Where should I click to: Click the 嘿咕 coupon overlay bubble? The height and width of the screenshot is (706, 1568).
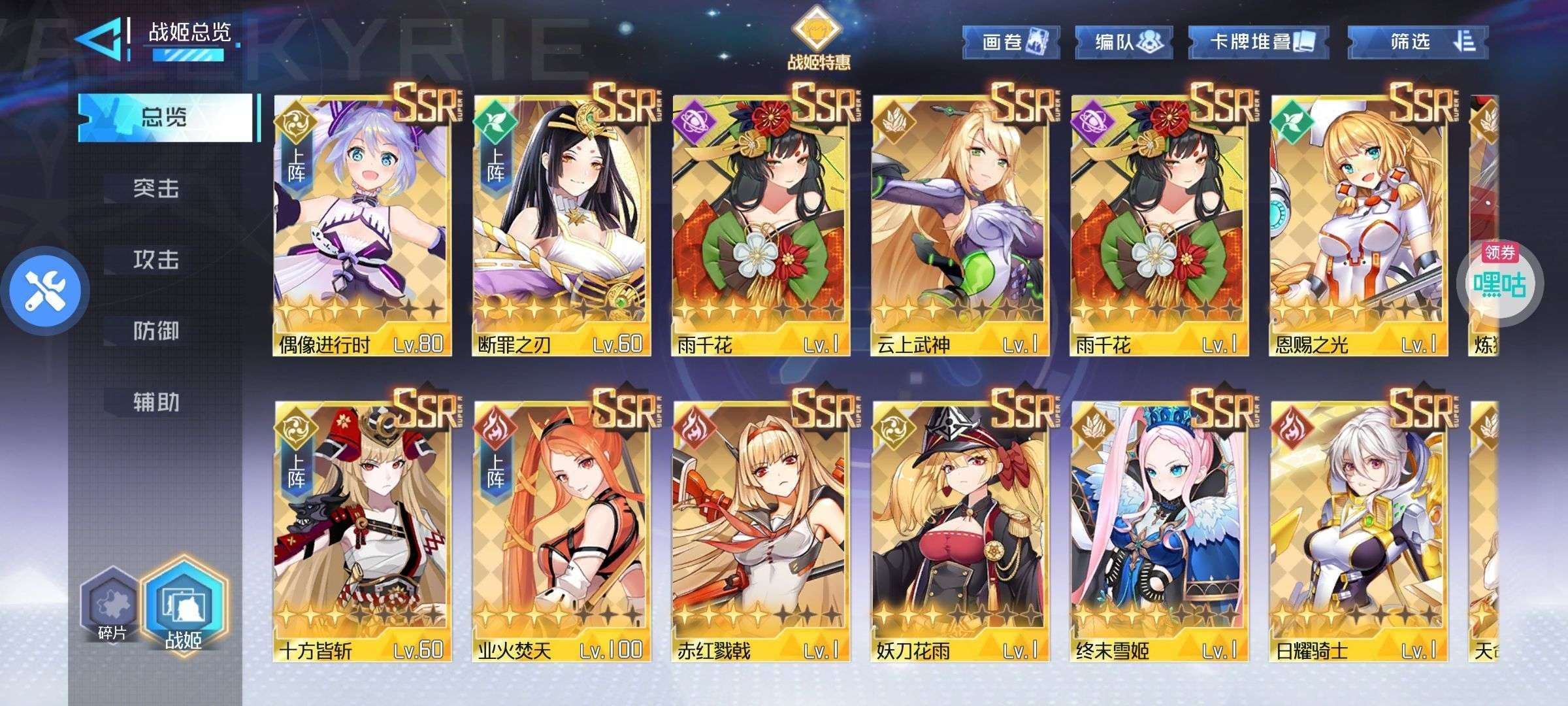[1499, 282]
